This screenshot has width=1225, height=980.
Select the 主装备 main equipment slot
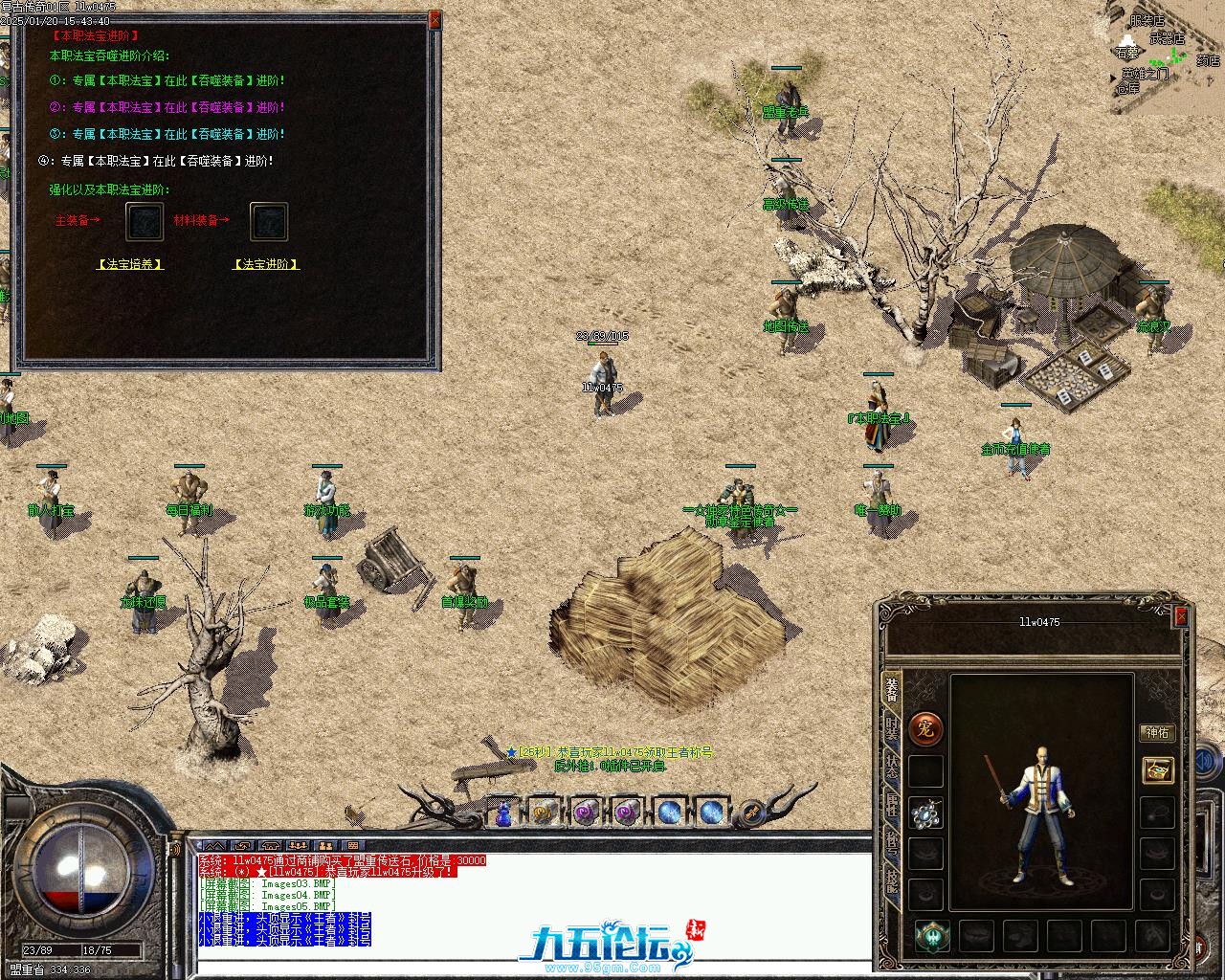point(145,221)
